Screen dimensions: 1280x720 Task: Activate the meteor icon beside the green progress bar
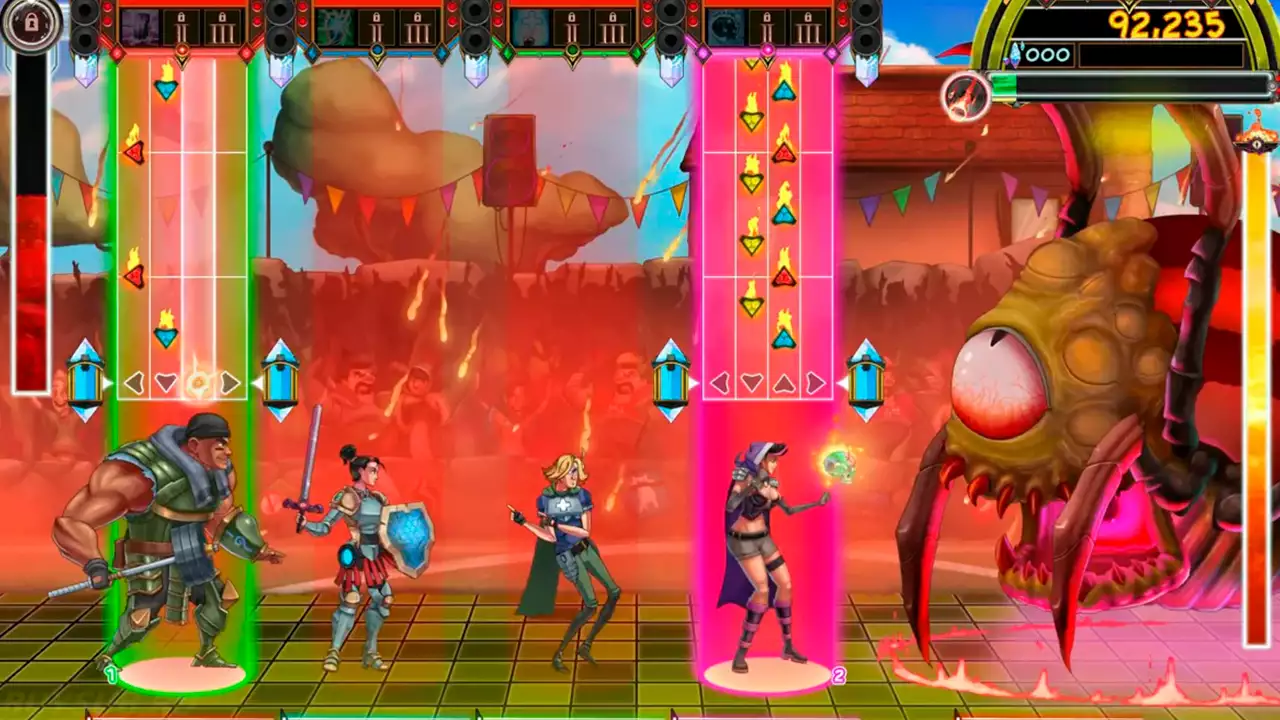(x=966, y=96)
